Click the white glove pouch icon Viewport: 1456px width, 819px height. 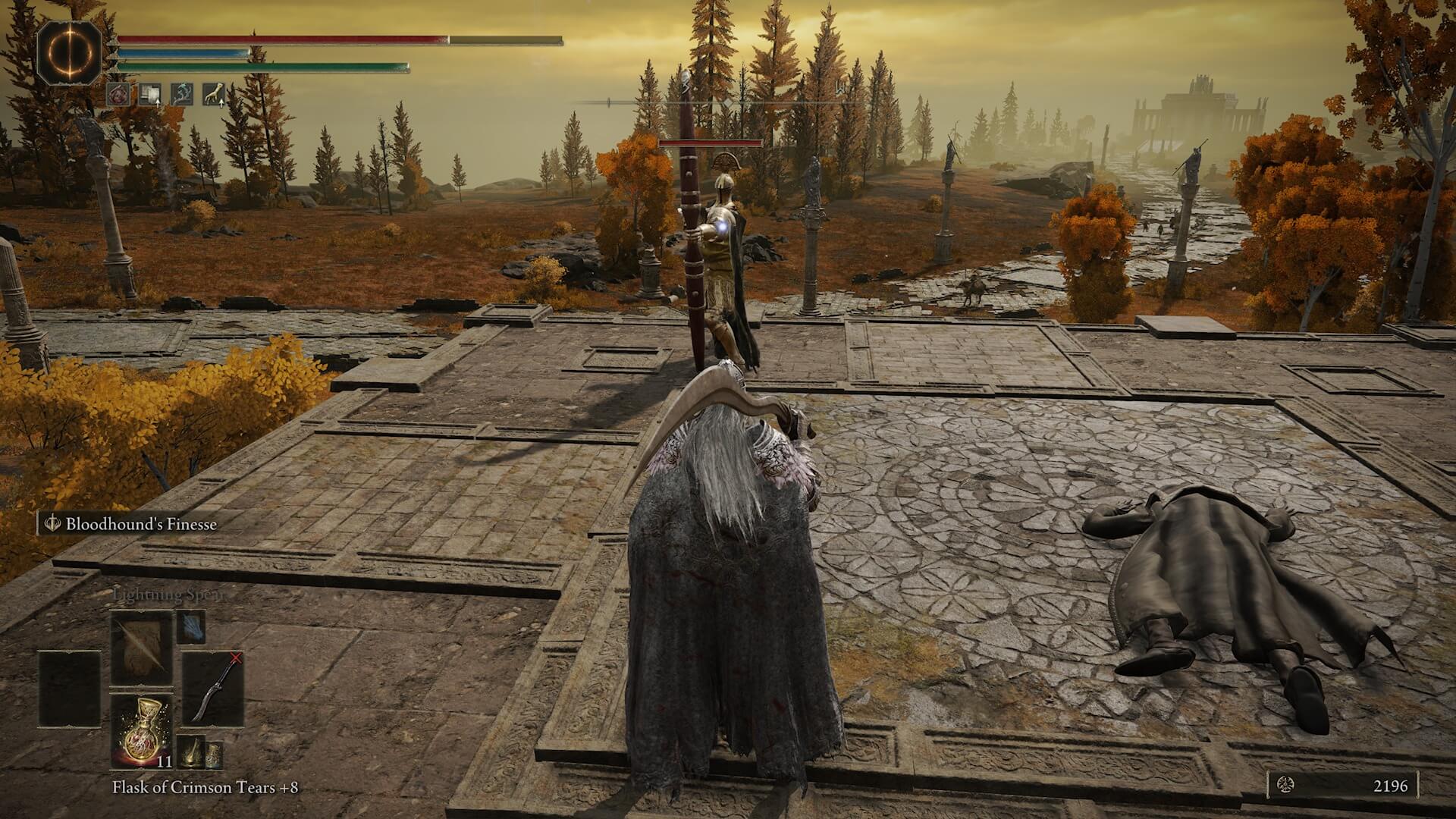click(x=212, y=93)
